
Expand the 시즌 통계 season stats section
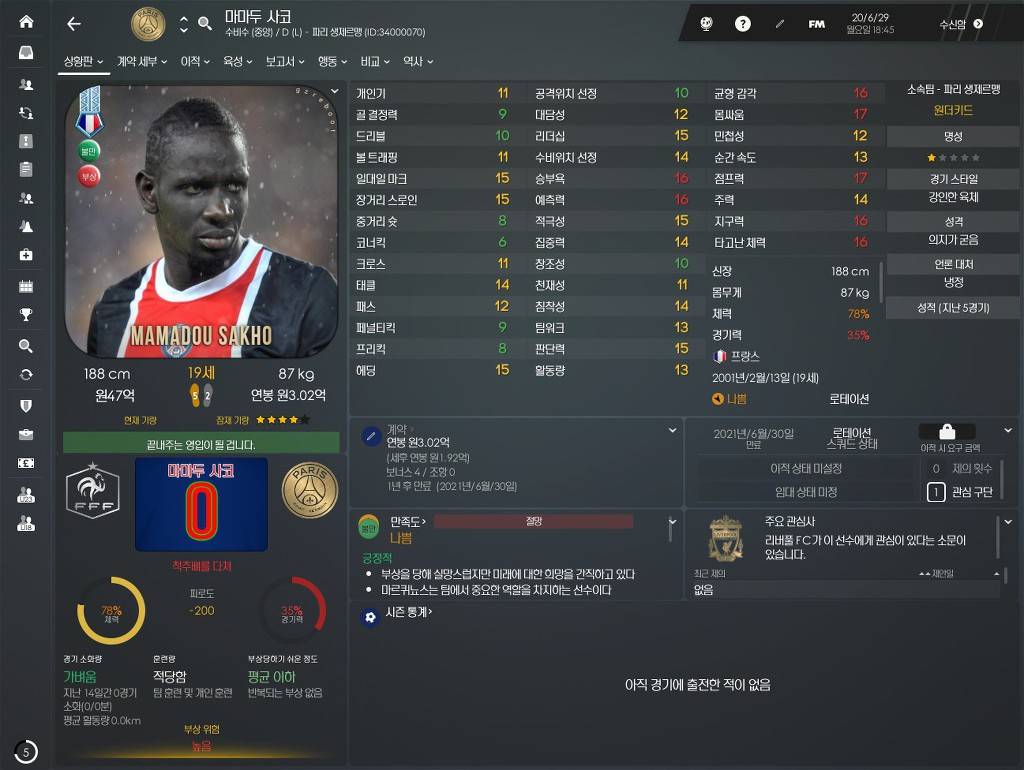(408, 612)
